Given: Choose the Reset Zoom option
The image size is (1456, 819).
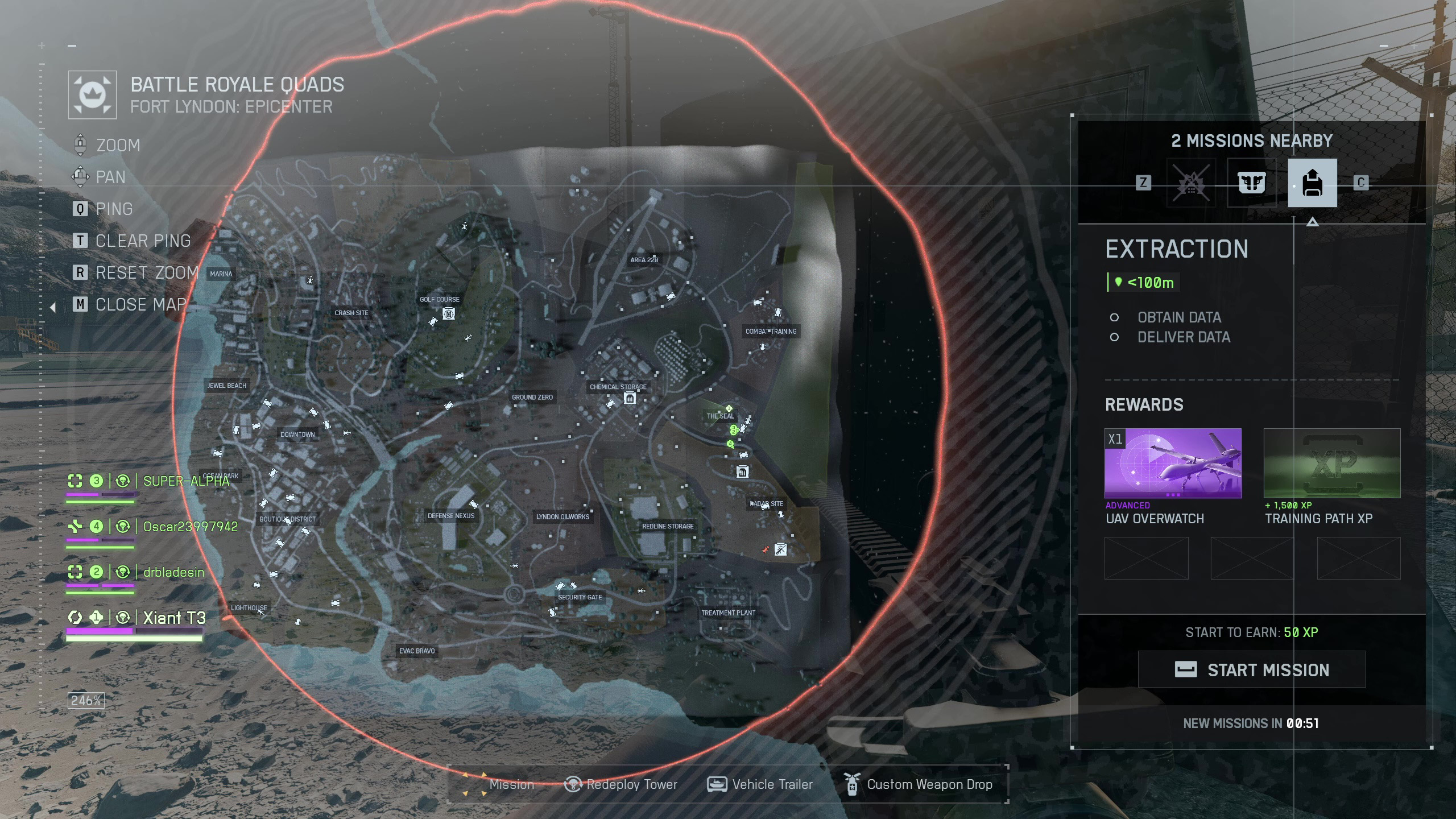Looking at the screenshot, I should click(146, 273).
